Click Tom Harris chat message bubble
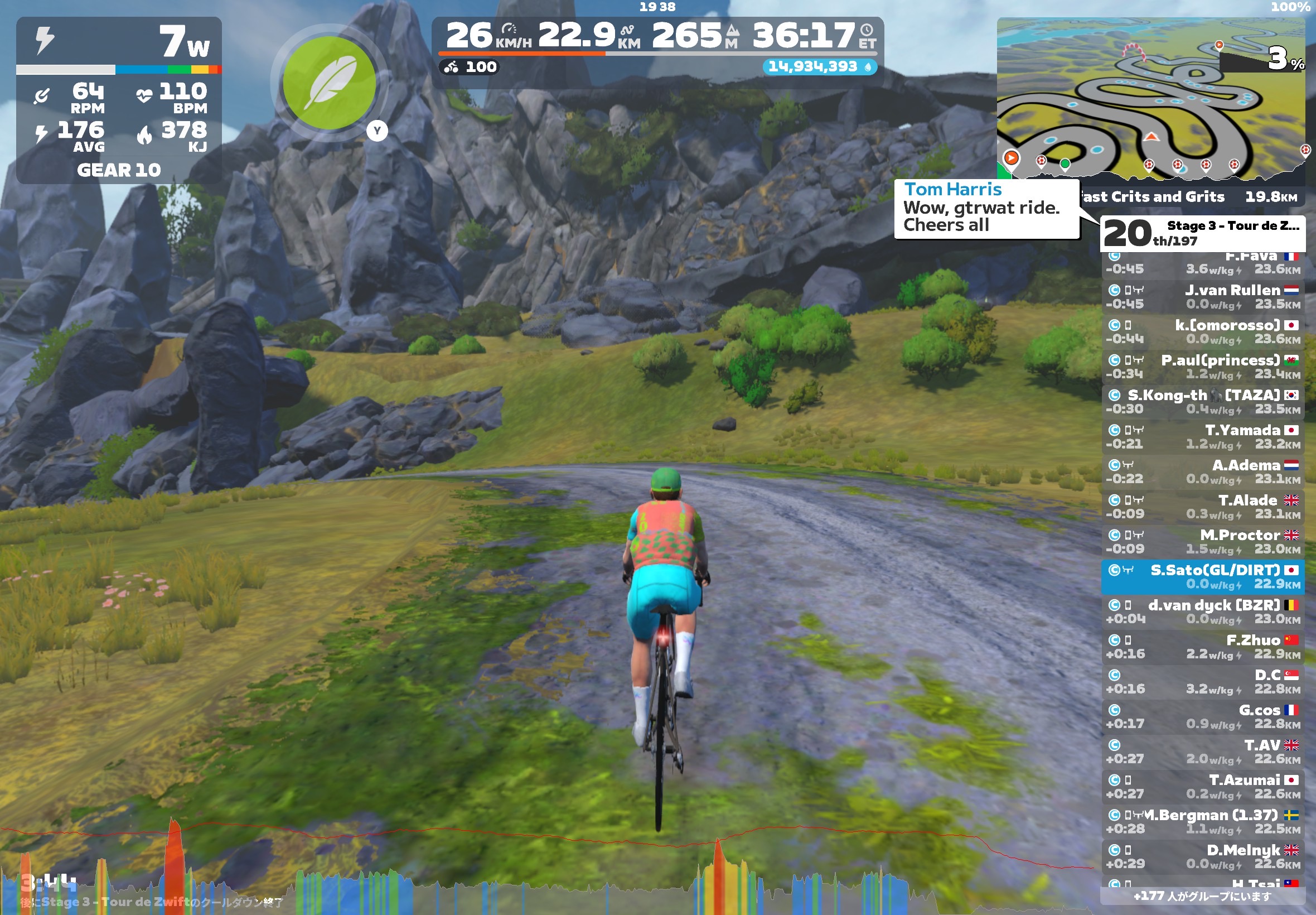 click(986, 208)
